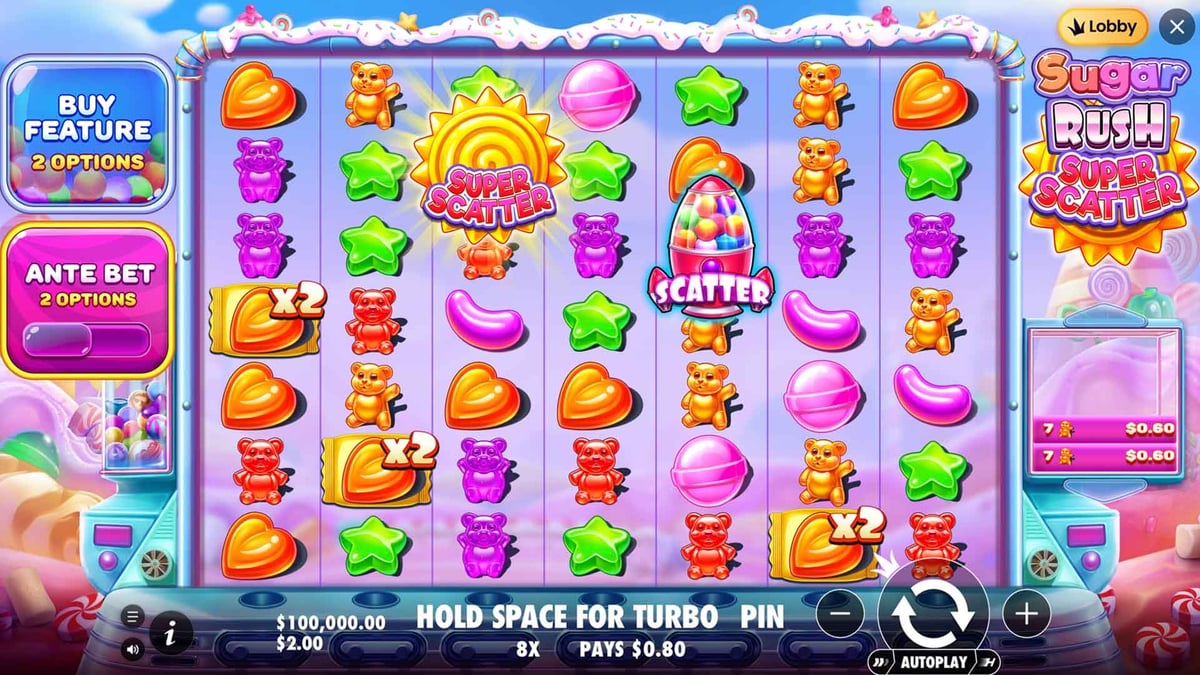Return to the Lobby

click(1099, 27)
